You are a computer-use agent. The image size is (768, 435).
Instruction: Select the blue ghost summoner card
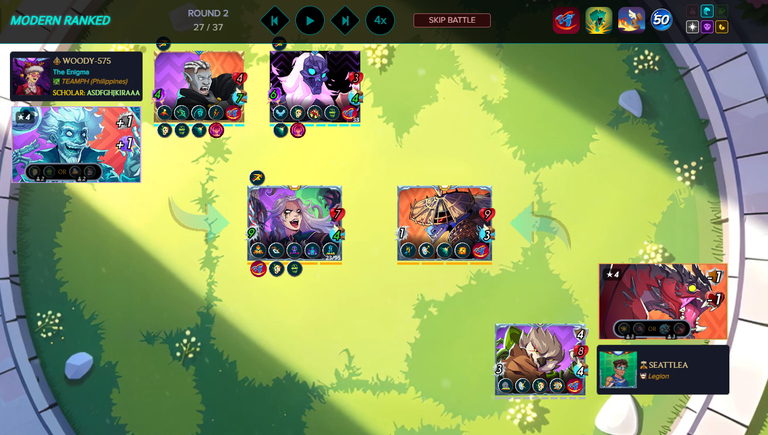coord(76,143)
